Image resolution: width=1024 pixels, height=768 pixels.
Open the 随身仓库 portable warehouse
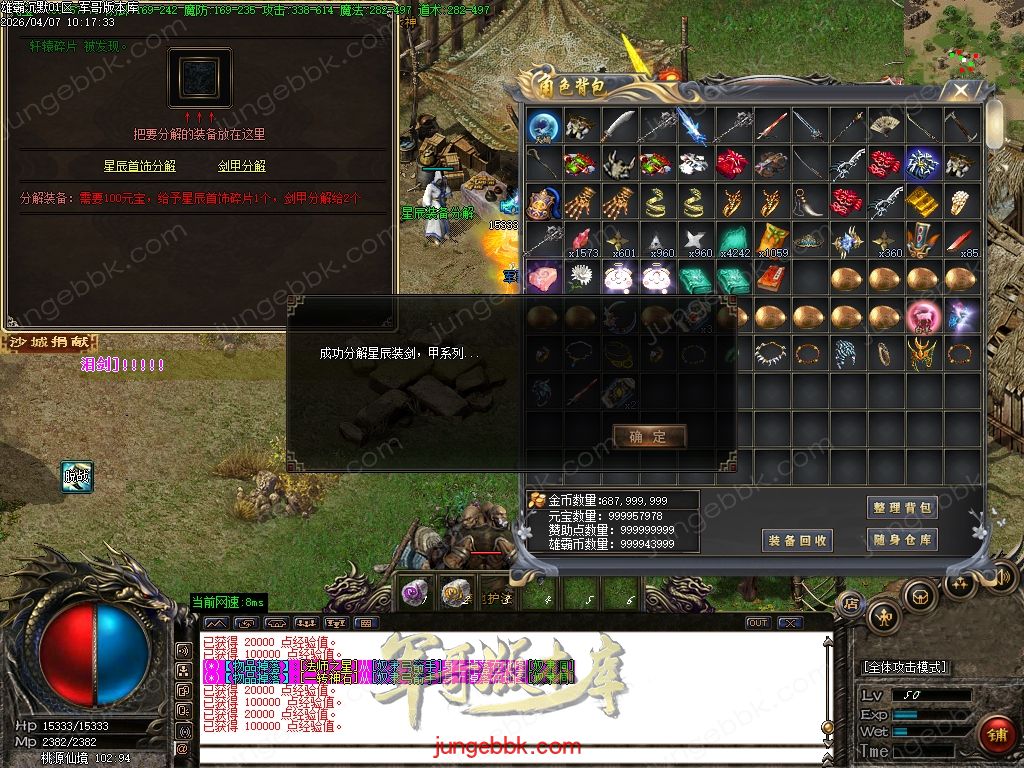[902, 540]
